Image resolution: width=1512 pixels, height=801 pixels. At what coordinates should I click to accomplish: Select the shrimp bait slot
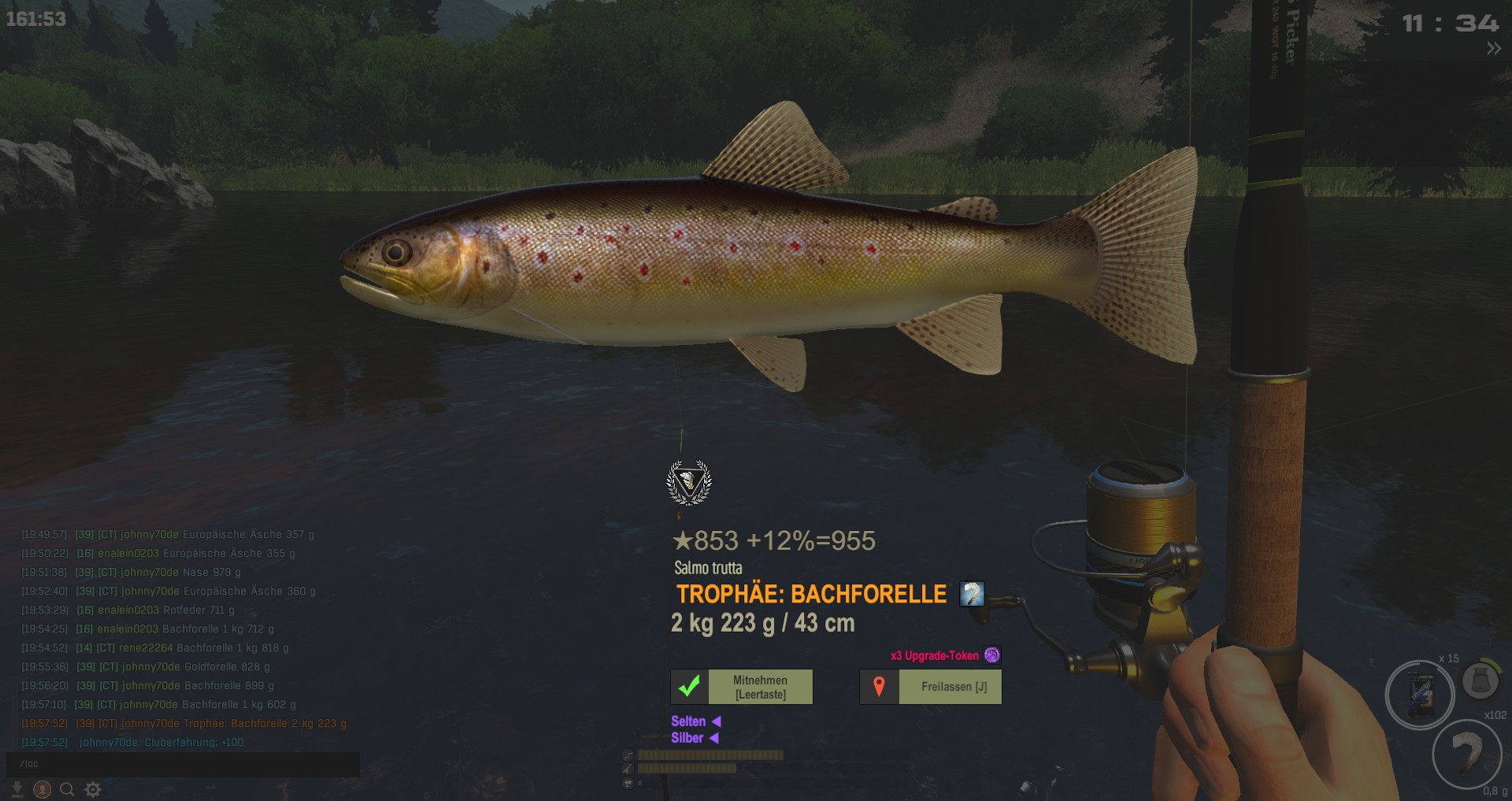(x=1466, y=754)
